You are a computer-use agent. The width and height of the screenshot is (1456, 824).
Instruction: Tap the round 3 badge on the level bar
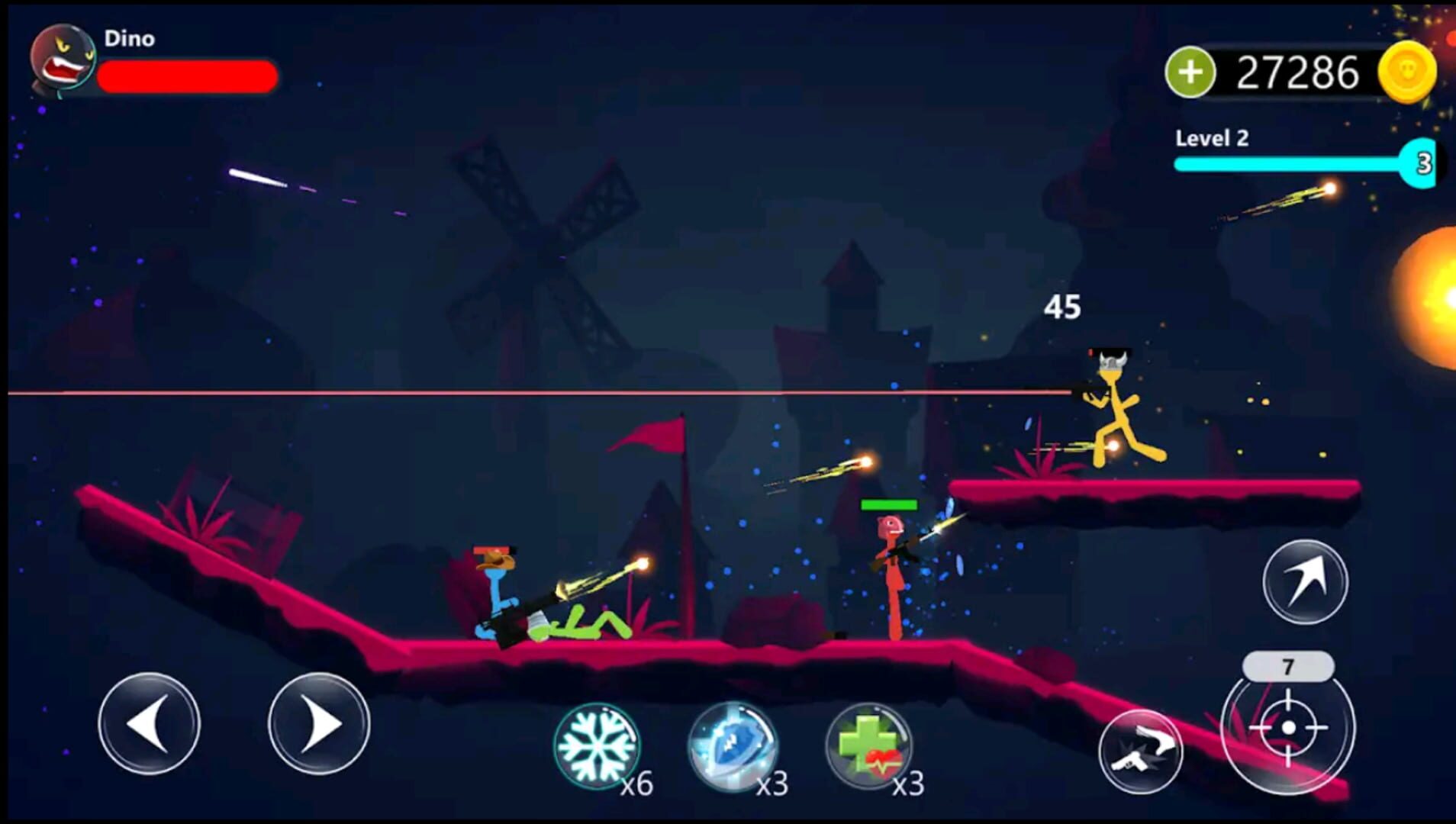pos(1422,161)
